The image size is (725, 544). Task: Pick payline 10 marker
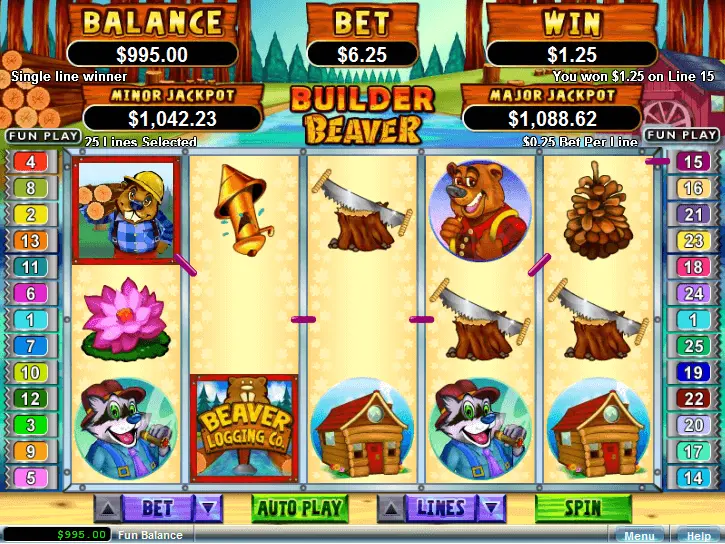point(30,372)
